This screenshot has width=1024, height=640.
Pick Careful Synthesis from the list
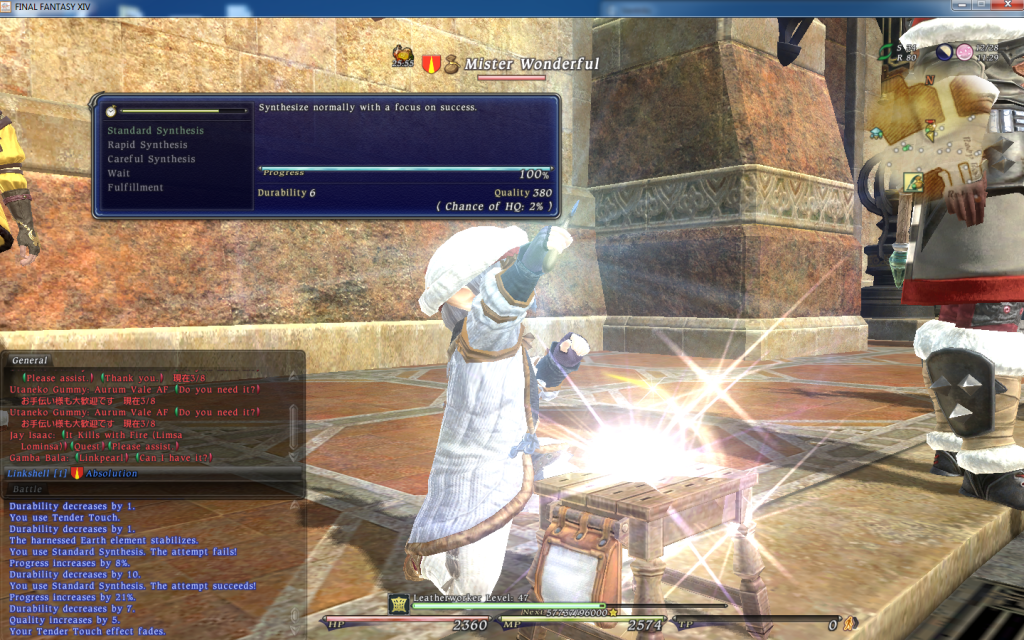[151, 159]
